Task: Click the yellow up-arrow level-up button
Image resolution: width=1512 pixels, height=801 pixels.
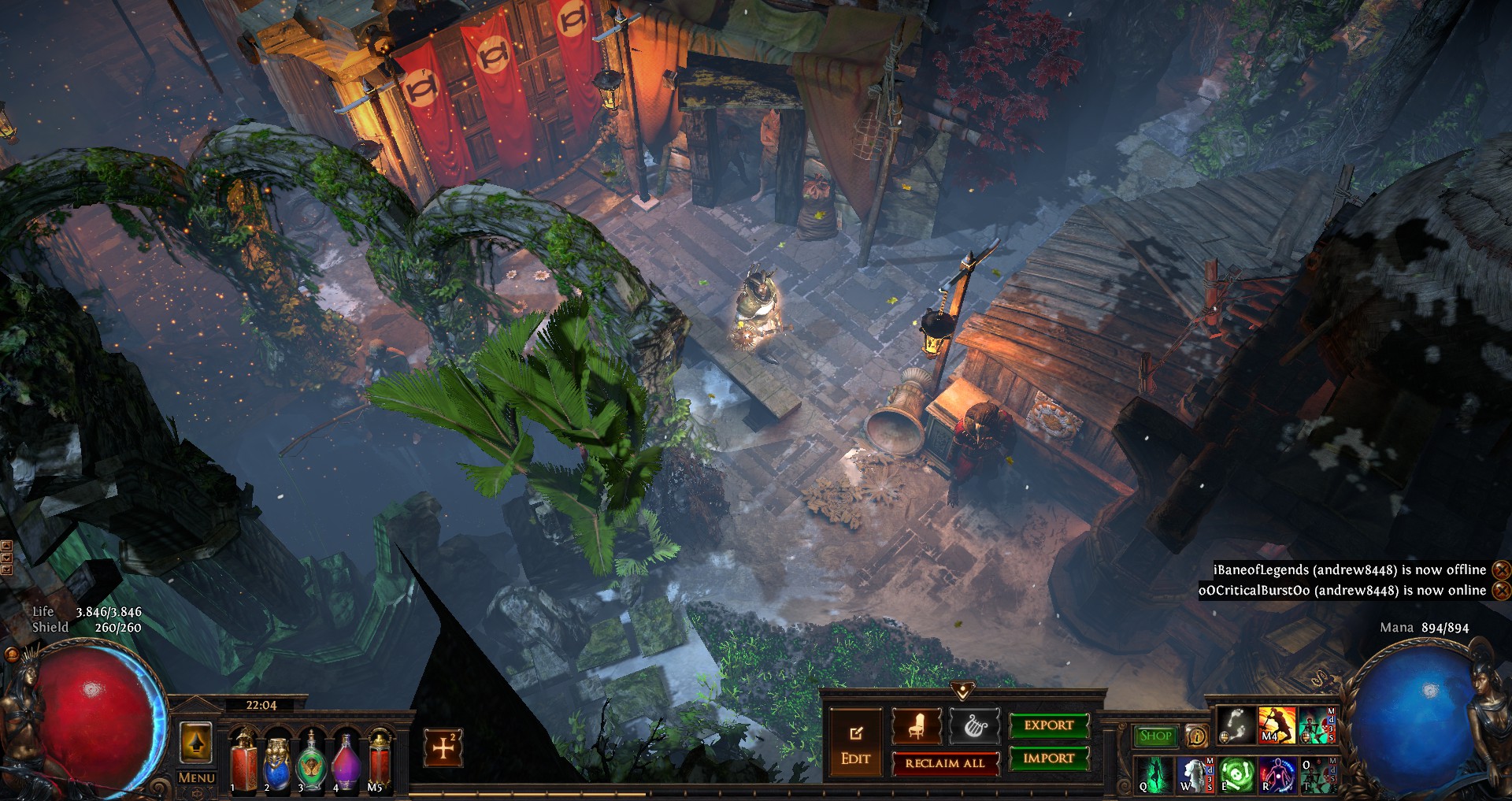Action: (x=196, y=743)
